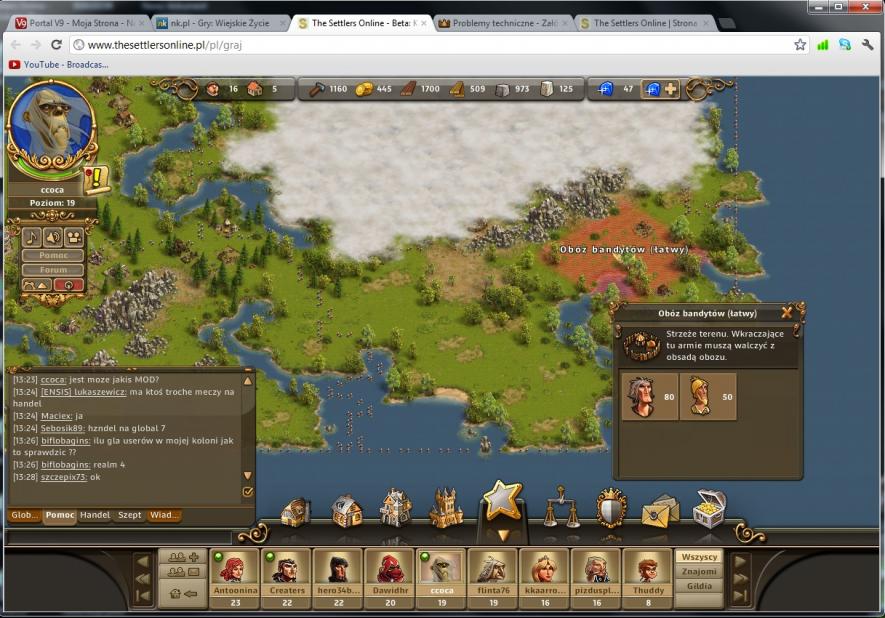Image resolution: width=885 pixels, height=618 pixels.
Task: Show only Gildia members in friends list
Action: tap(699, 587)
